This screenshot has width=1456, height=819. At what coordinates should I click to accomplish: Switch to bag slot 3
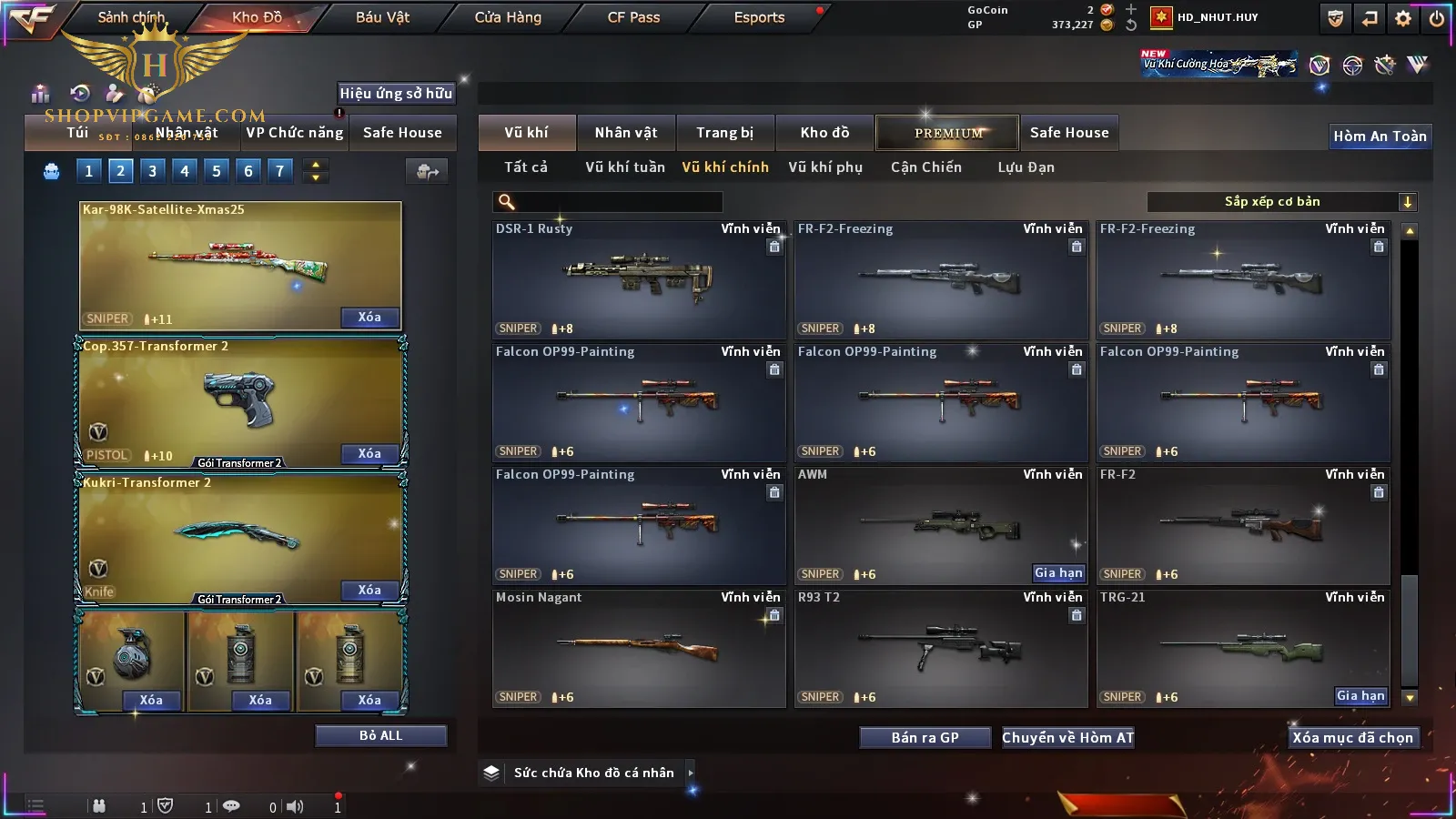pyautogui.click(x=152, y=170)
